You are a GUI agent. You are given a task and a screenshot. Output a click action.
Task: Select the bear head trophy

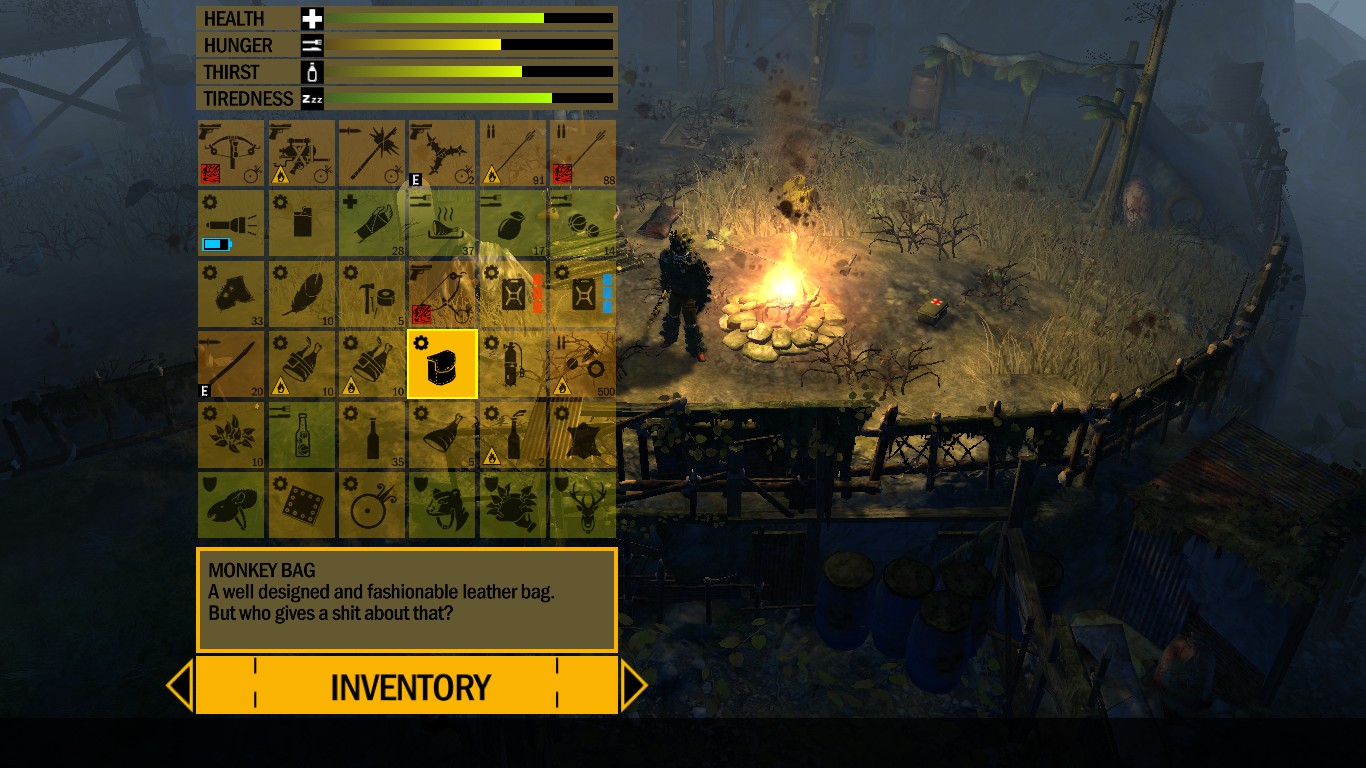click(x=441, y=503)
